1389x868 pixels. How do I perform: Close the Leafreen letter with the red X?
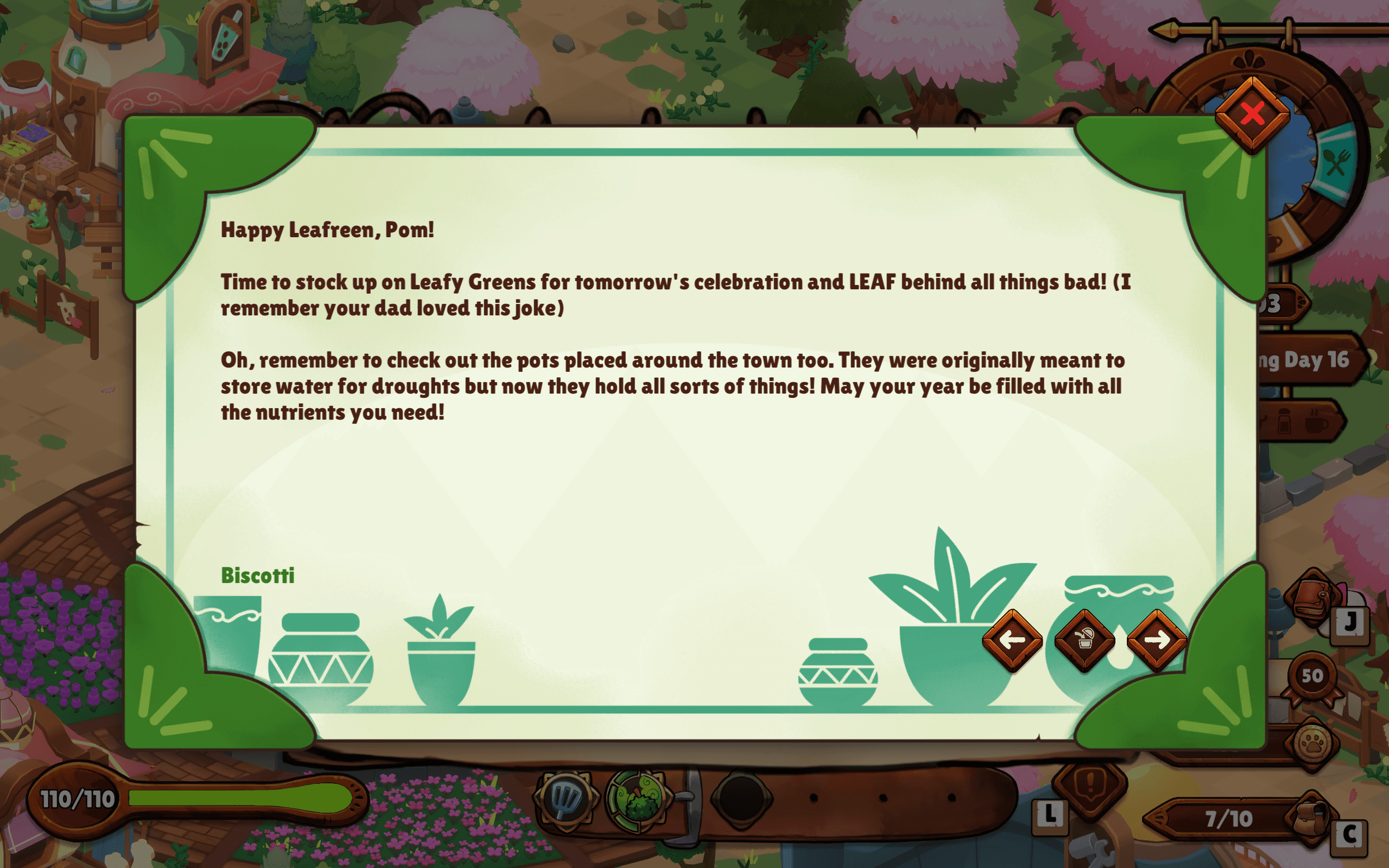coord(1252,114)
